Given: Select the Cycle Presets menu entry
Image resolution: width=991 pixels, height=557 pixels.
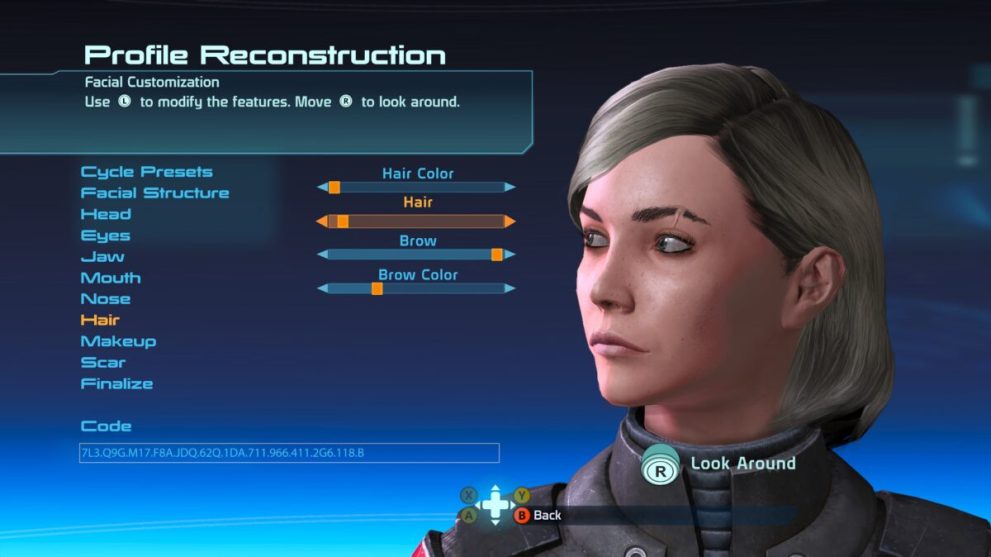Looking at the screenshot, I should 146,172.
